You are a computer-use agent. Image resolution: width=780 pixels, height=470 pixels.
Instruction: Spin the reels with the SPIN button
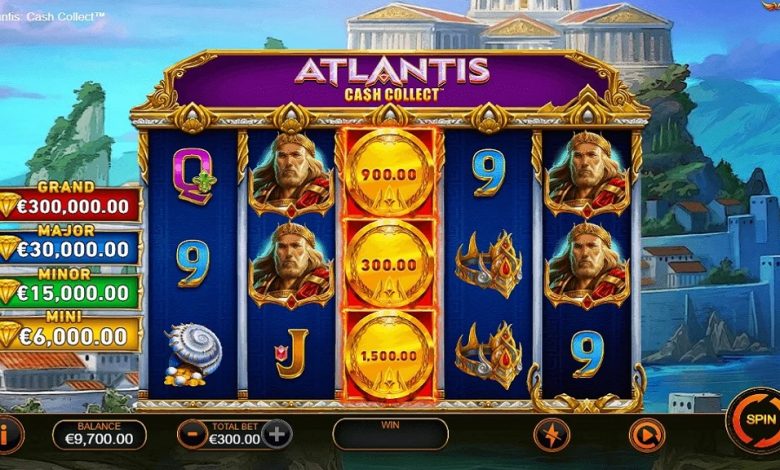pyautogui.click(x=757, y=421)
